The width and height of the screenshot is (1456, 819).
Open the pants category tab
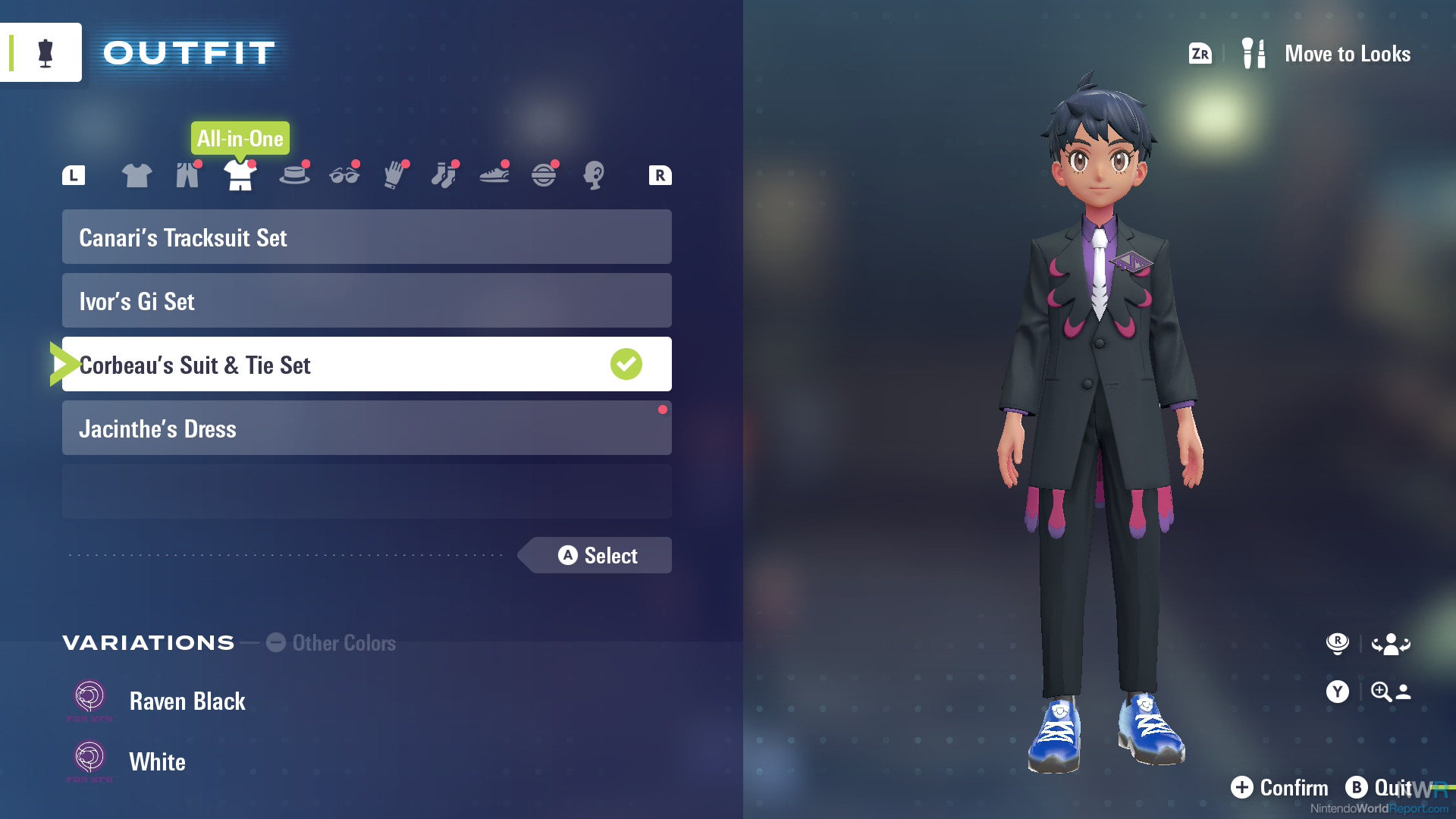tap(187, 175)
